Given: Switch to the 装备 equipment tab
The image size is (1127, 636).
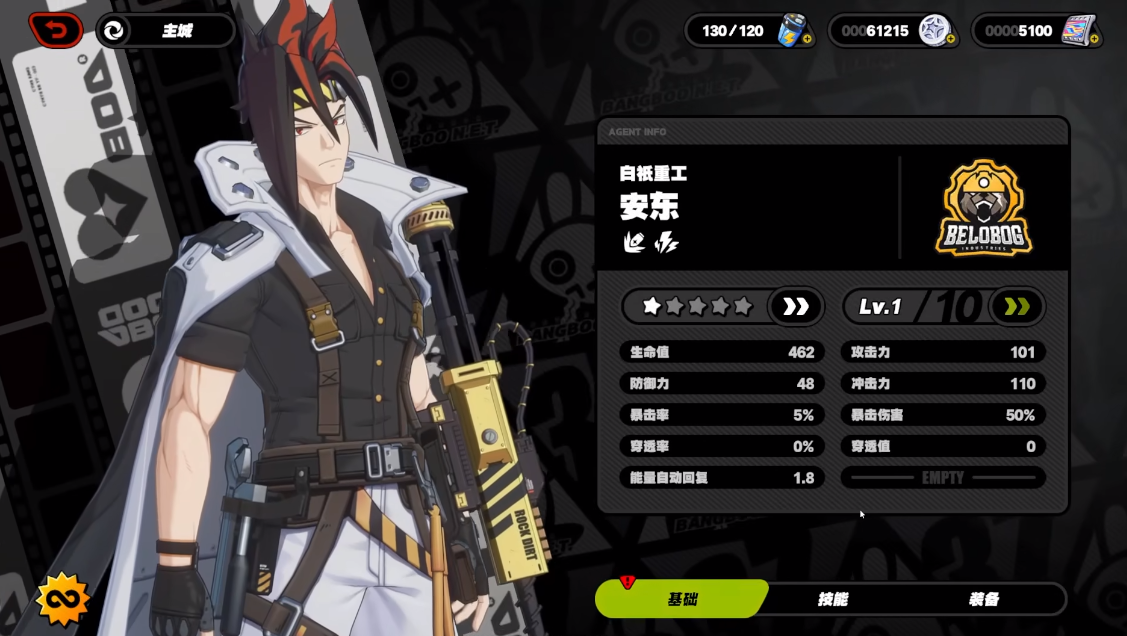Looking at the screenshot, I should click(984, 599).
